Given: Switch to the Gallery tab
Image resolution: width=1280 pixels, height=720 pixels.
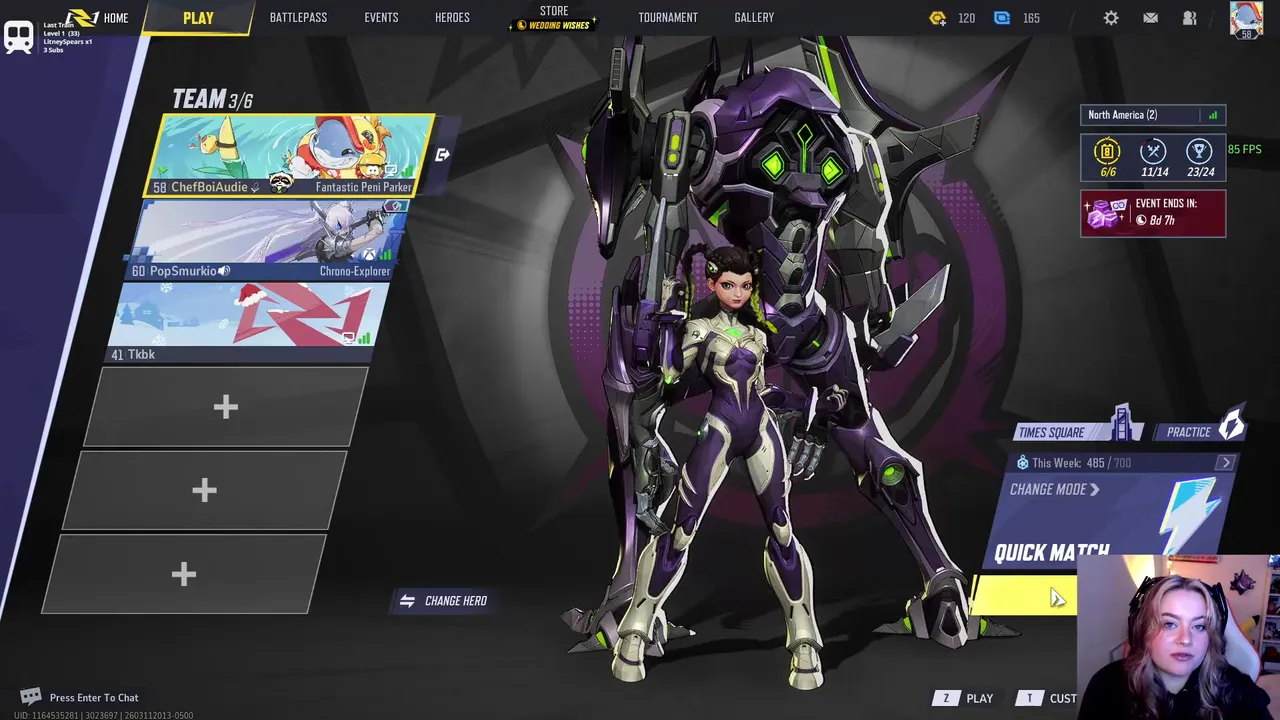Looking at the screenshot, I should click(754, 18).
